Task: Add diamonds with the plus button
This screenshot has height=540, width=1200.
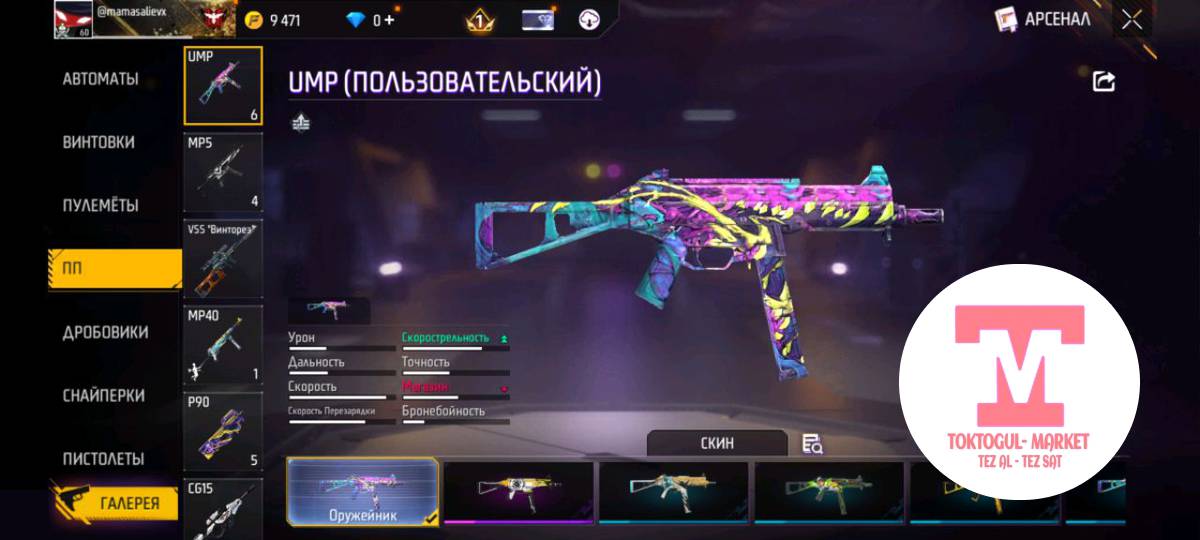Action: (389, 20)
